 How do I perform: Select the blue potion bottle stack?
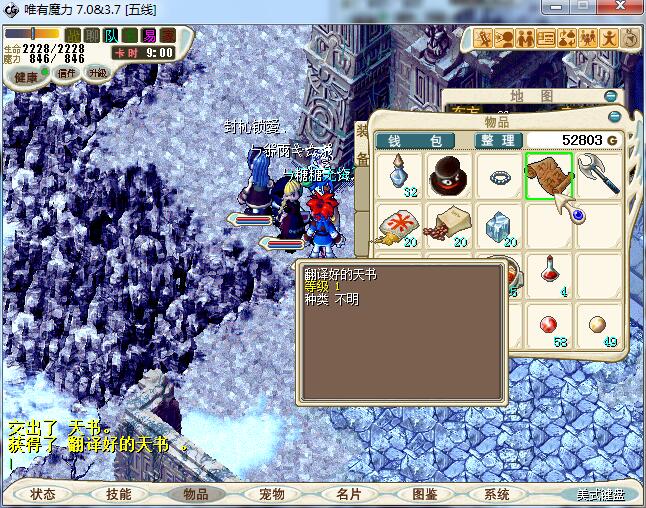(401, 176)
